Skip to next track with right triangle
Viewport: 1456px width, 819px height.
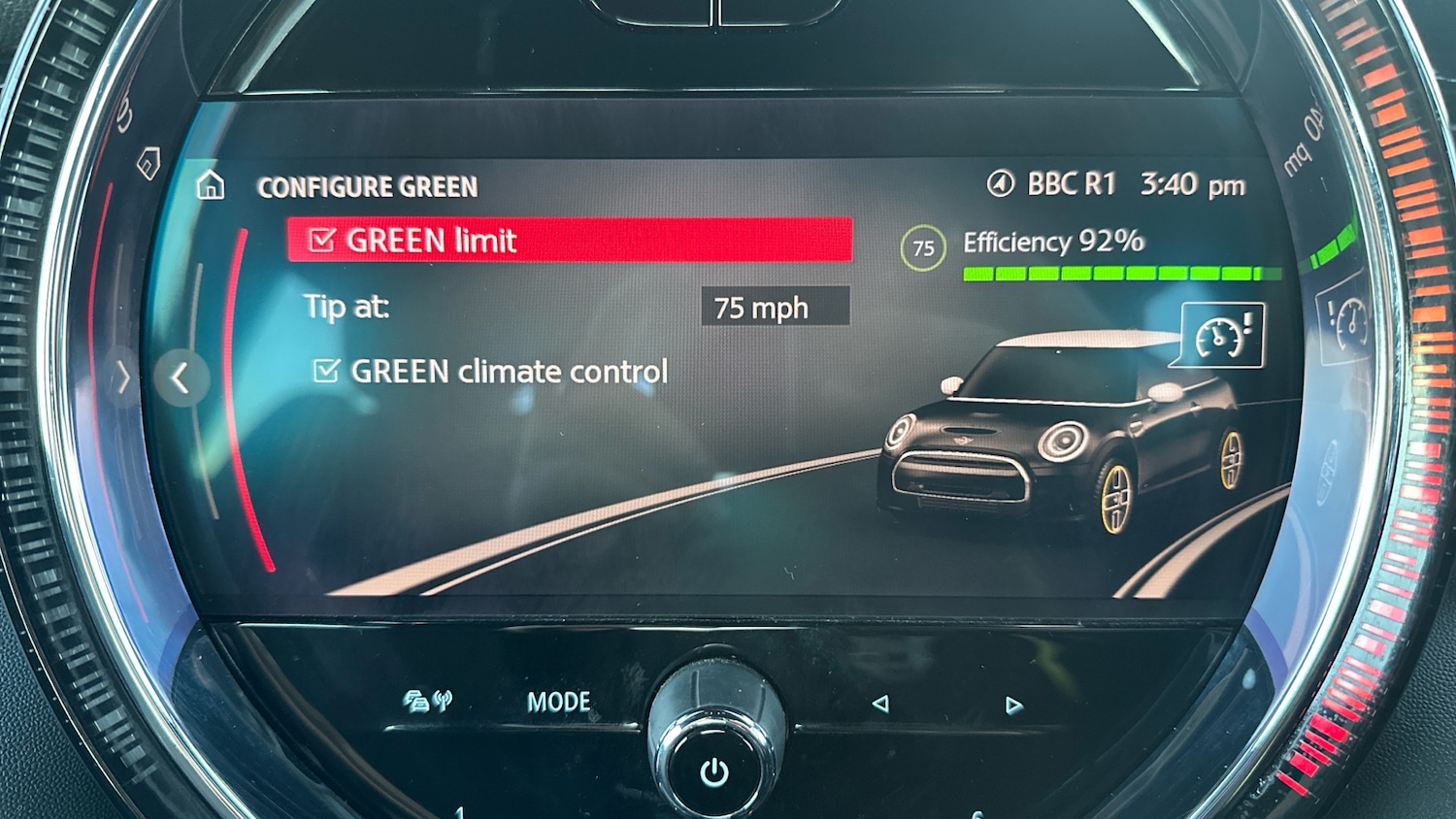pos(1013,705)
